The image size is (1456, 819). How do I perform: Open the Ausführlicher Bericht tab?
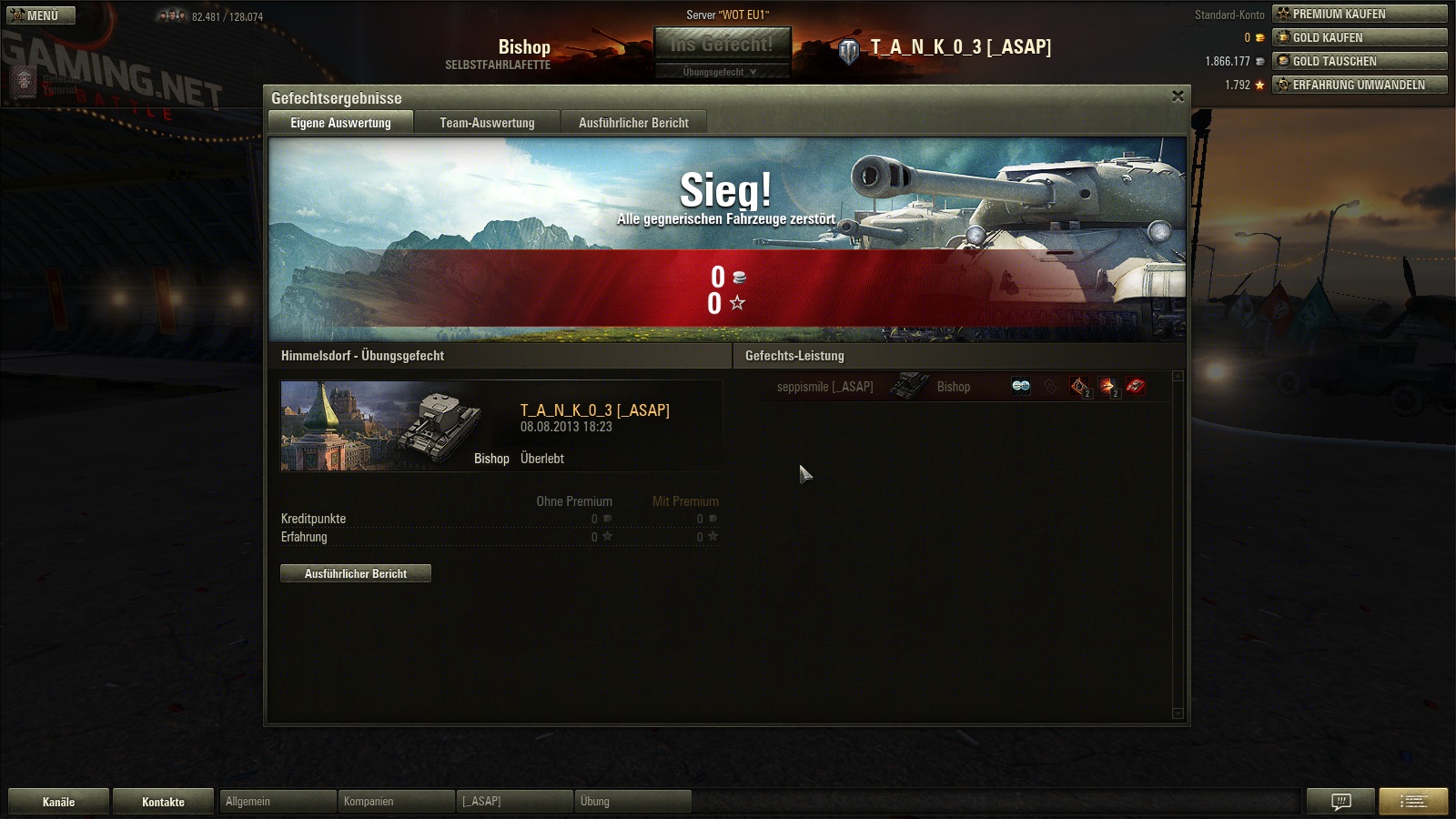(x=633, y=123)
